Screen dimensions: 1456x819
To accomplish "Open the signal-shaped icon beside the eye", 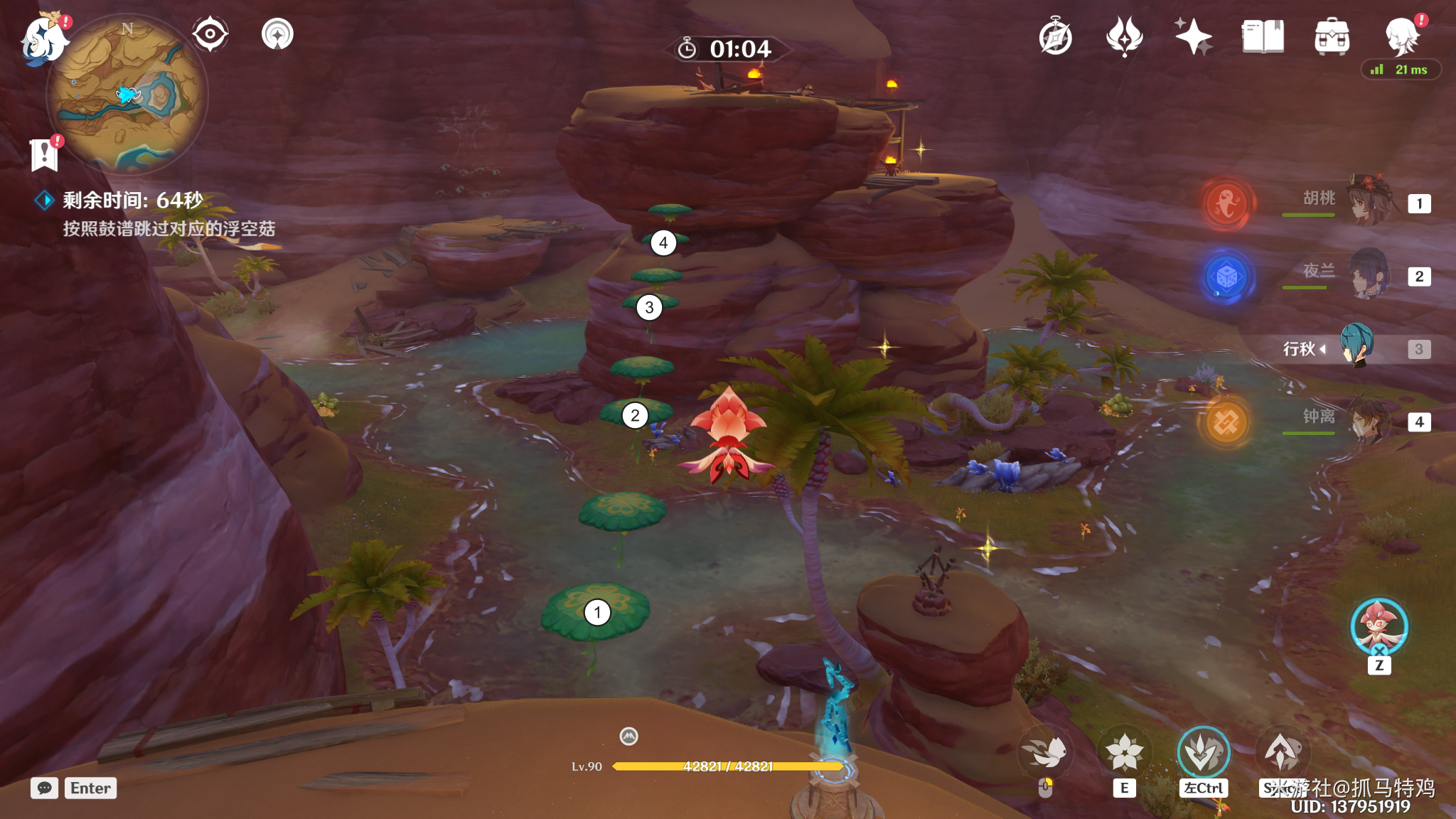I will pyautogui.click(x=277, y=34).
